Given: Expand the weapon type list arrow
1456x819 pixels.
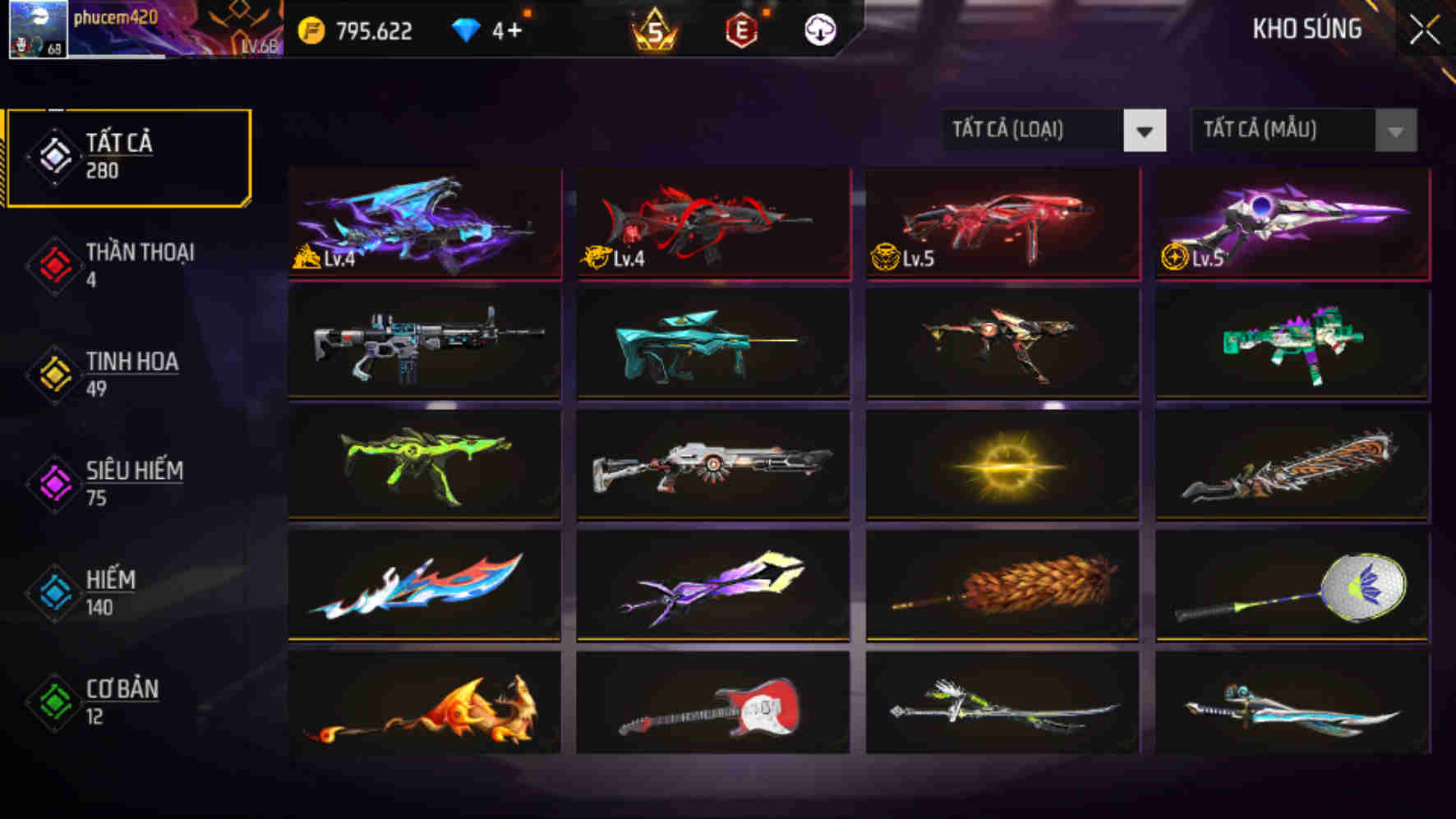Looking at the screenshot, I should (x=1145, y=130).
